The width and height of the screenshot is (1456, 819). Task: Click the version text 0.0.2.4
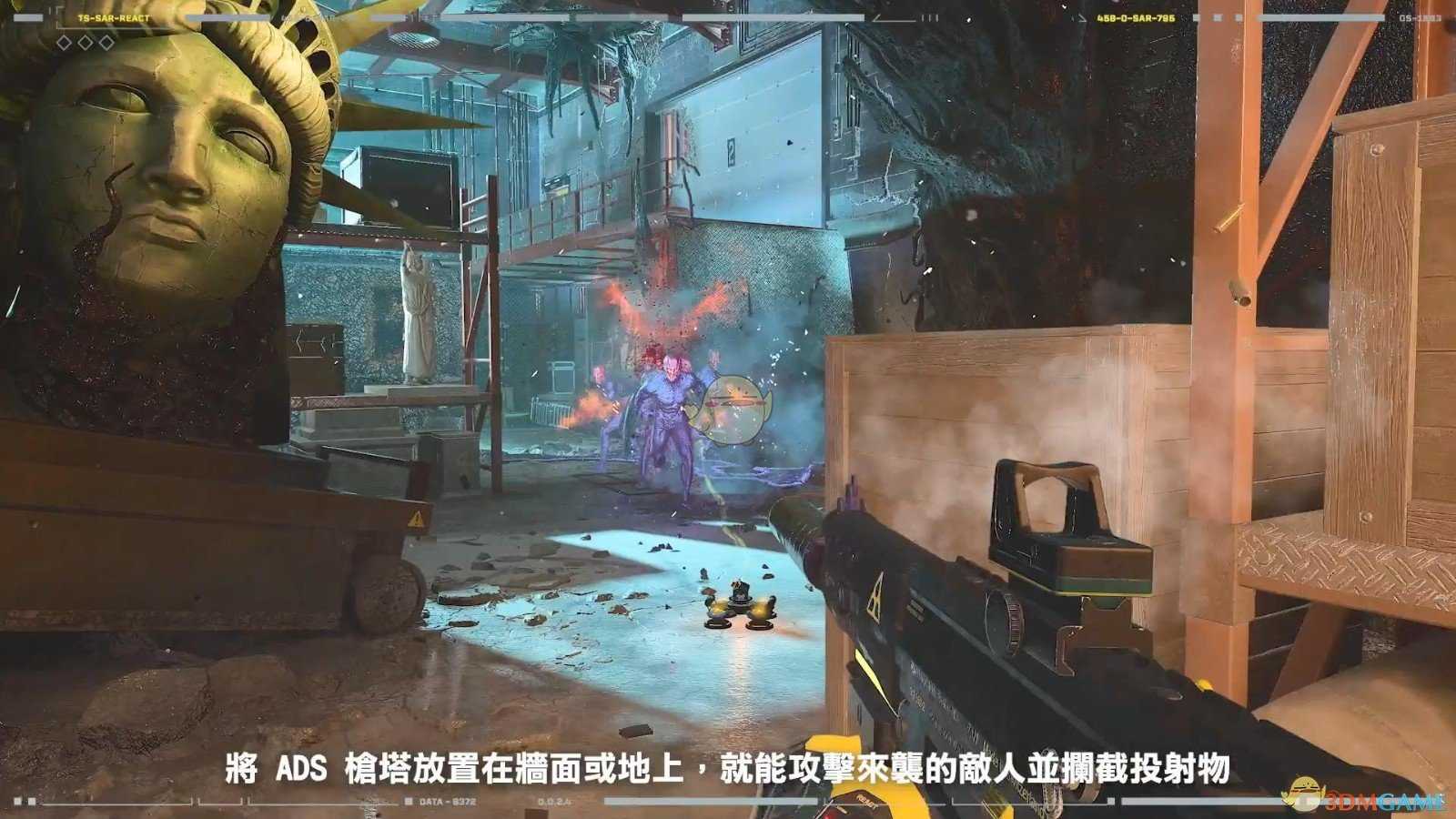(x=553, y=801)
